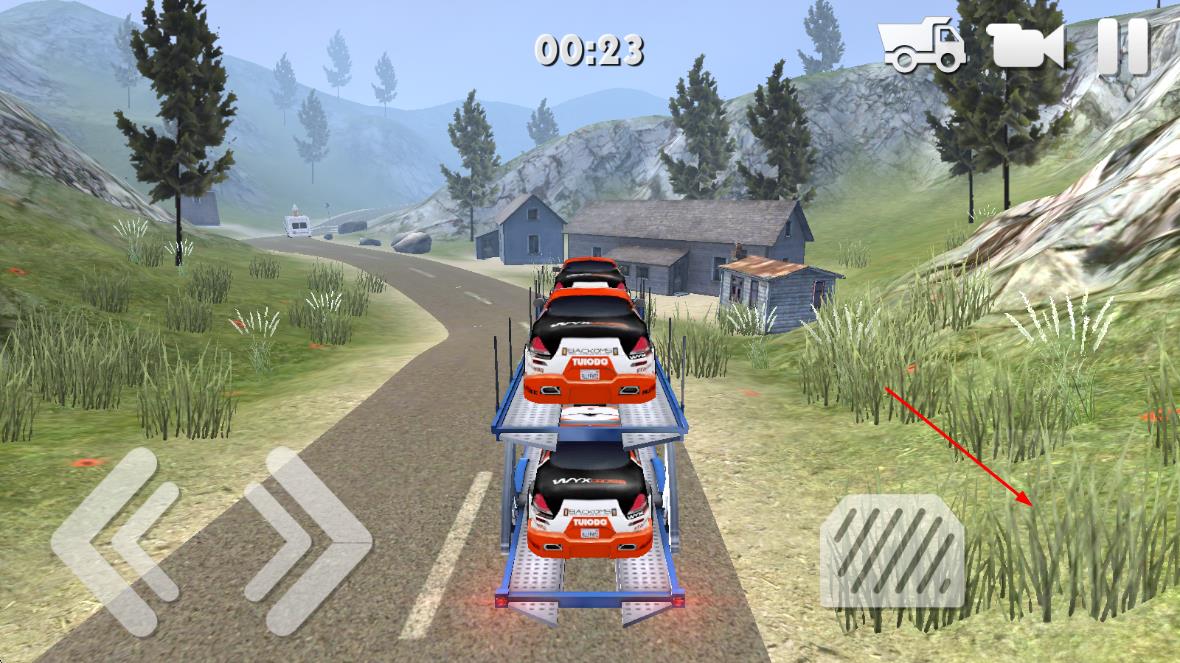Tap the striped gas pedal
Image resolution: width=1180 pixels, height=663 pixels.
(x=892, y=551)
